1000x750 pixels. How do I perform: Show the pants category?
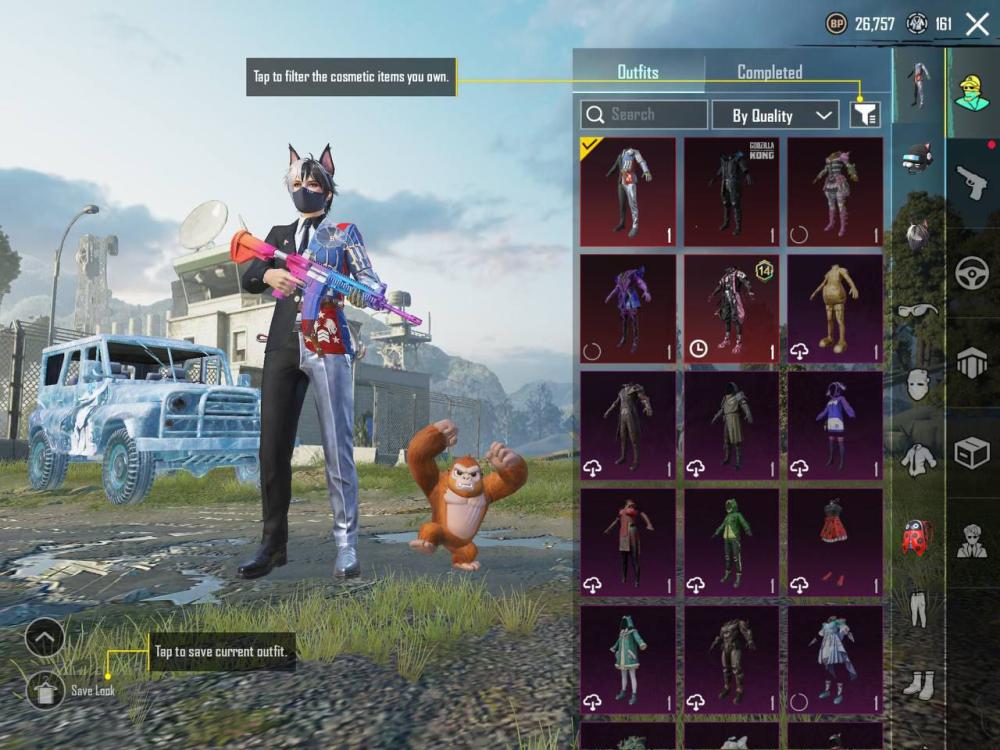[917, 607]
